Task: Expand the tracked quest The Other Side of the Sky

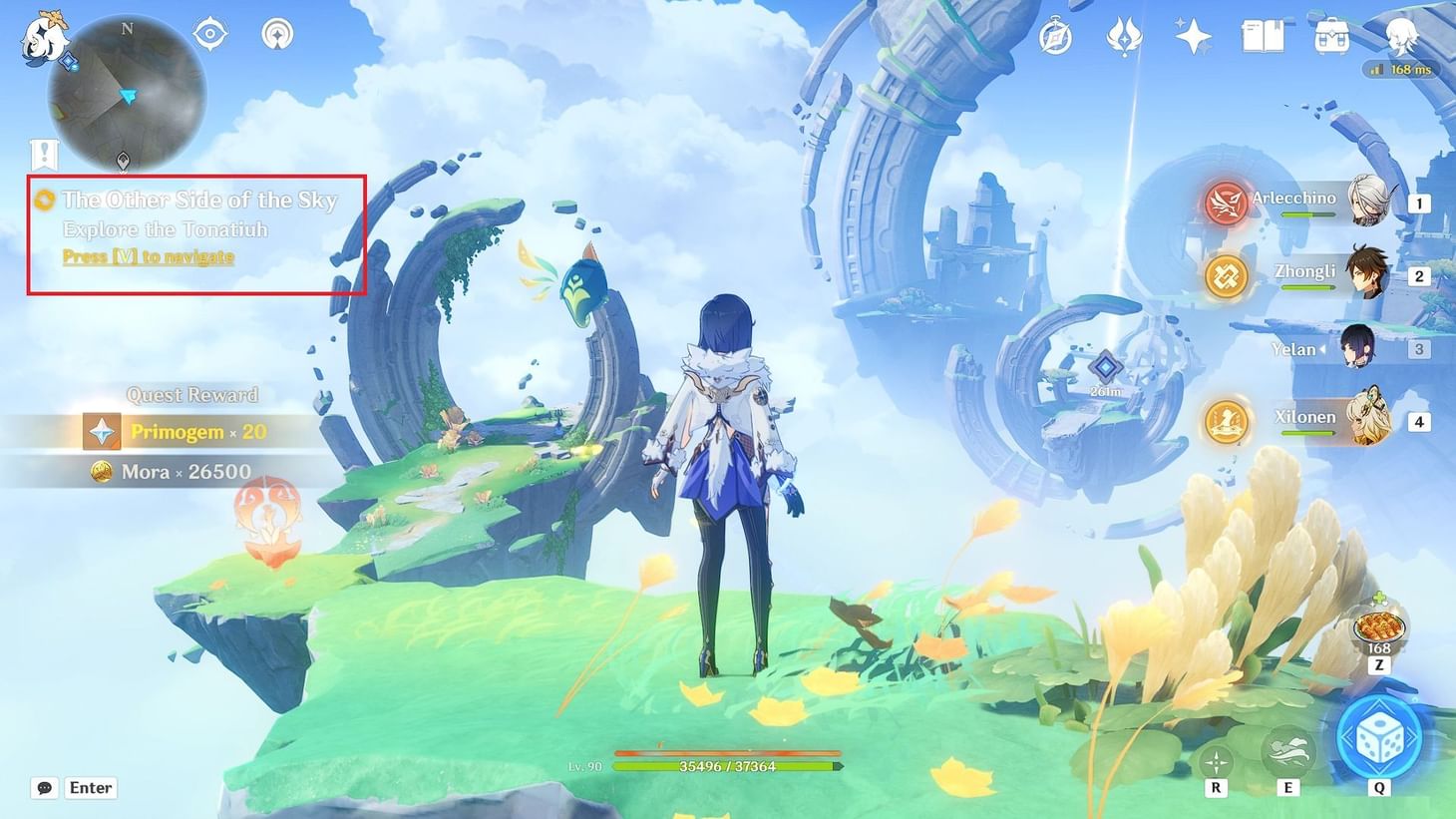Action: (x=198, y=200)
